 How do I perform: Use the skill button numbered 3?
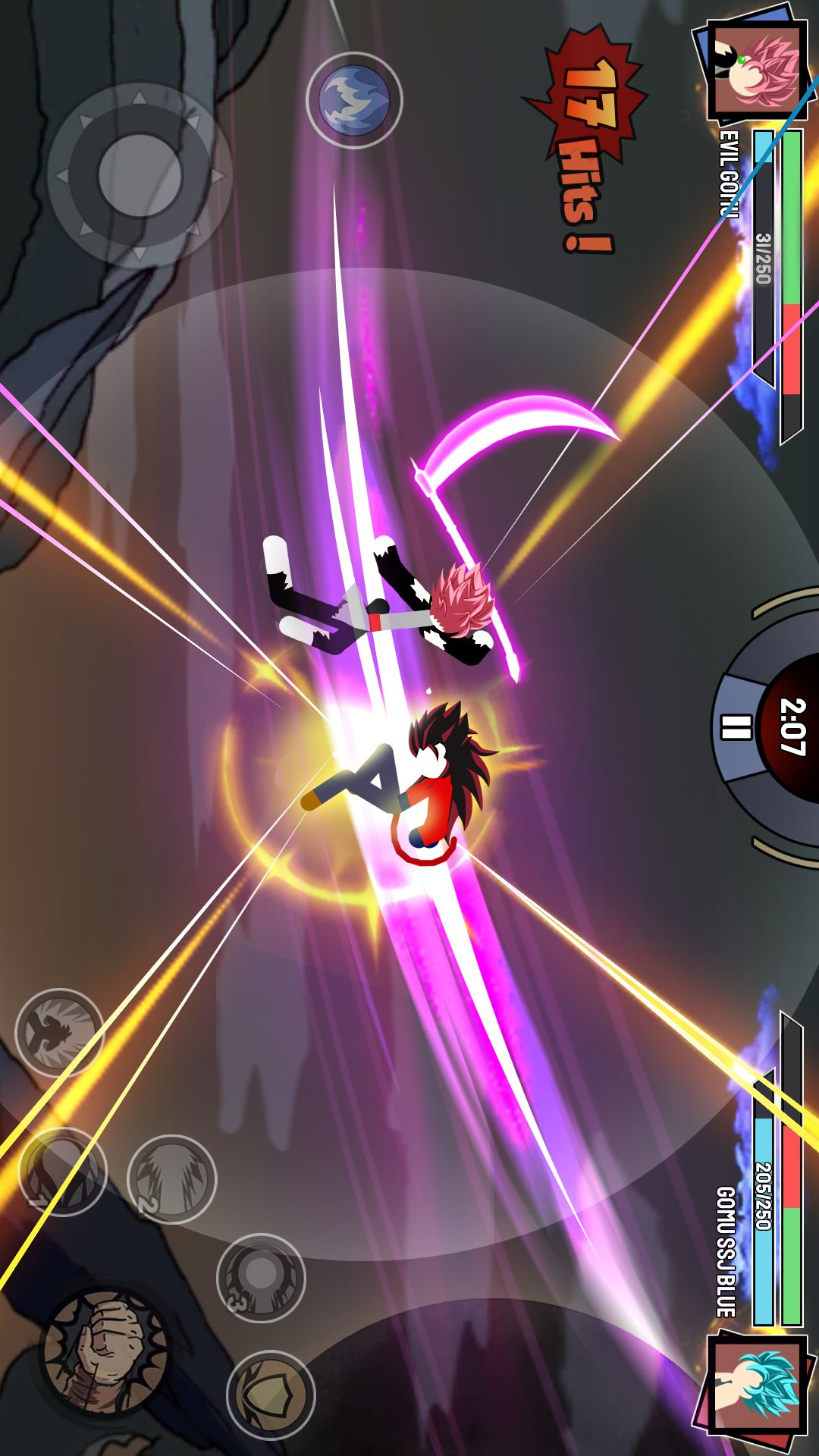pyautogui.click(x=260, y=1278)
